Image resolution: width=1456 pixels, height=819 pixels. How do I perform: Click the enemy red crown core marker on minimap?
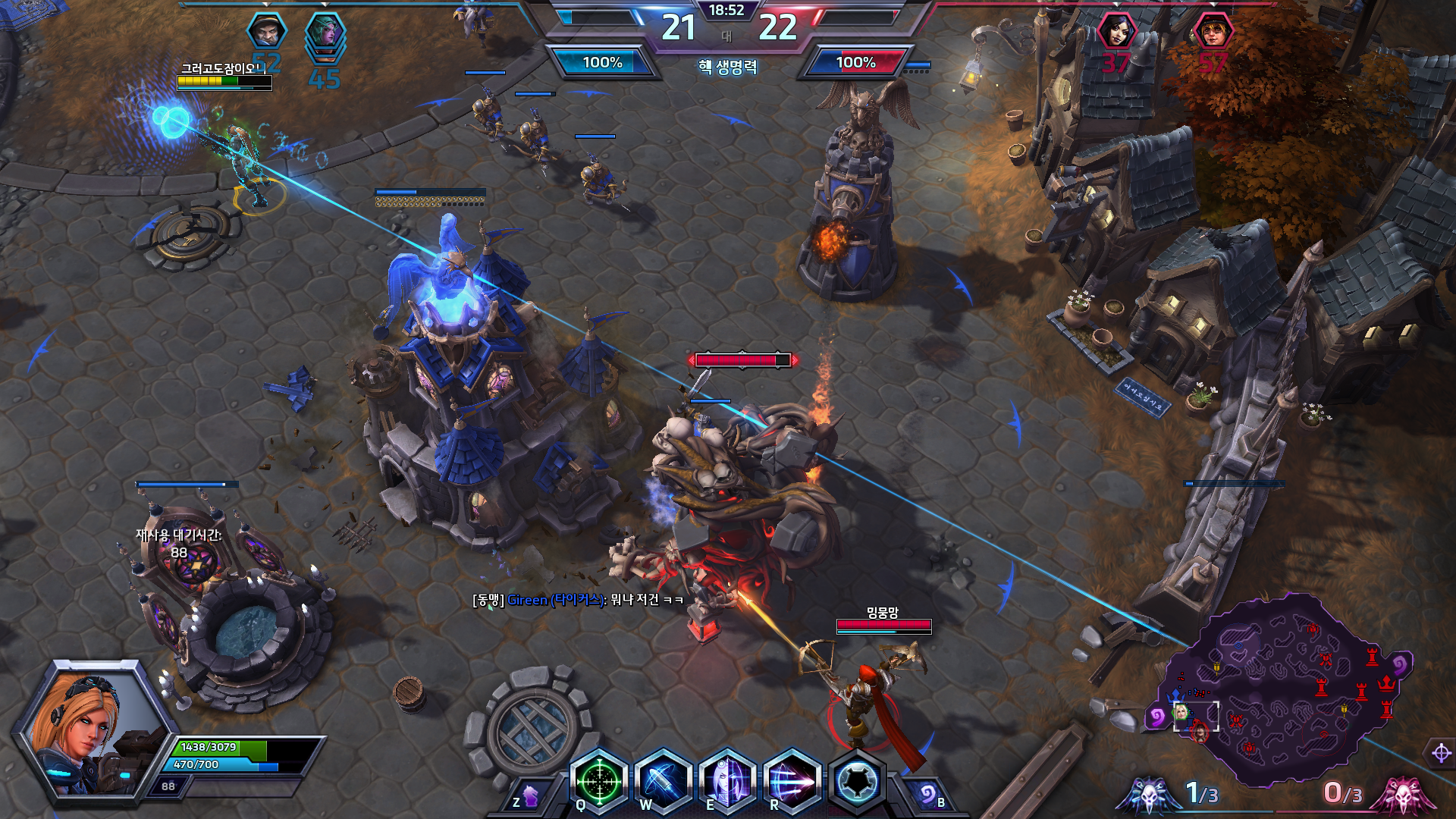(1387, 684)
